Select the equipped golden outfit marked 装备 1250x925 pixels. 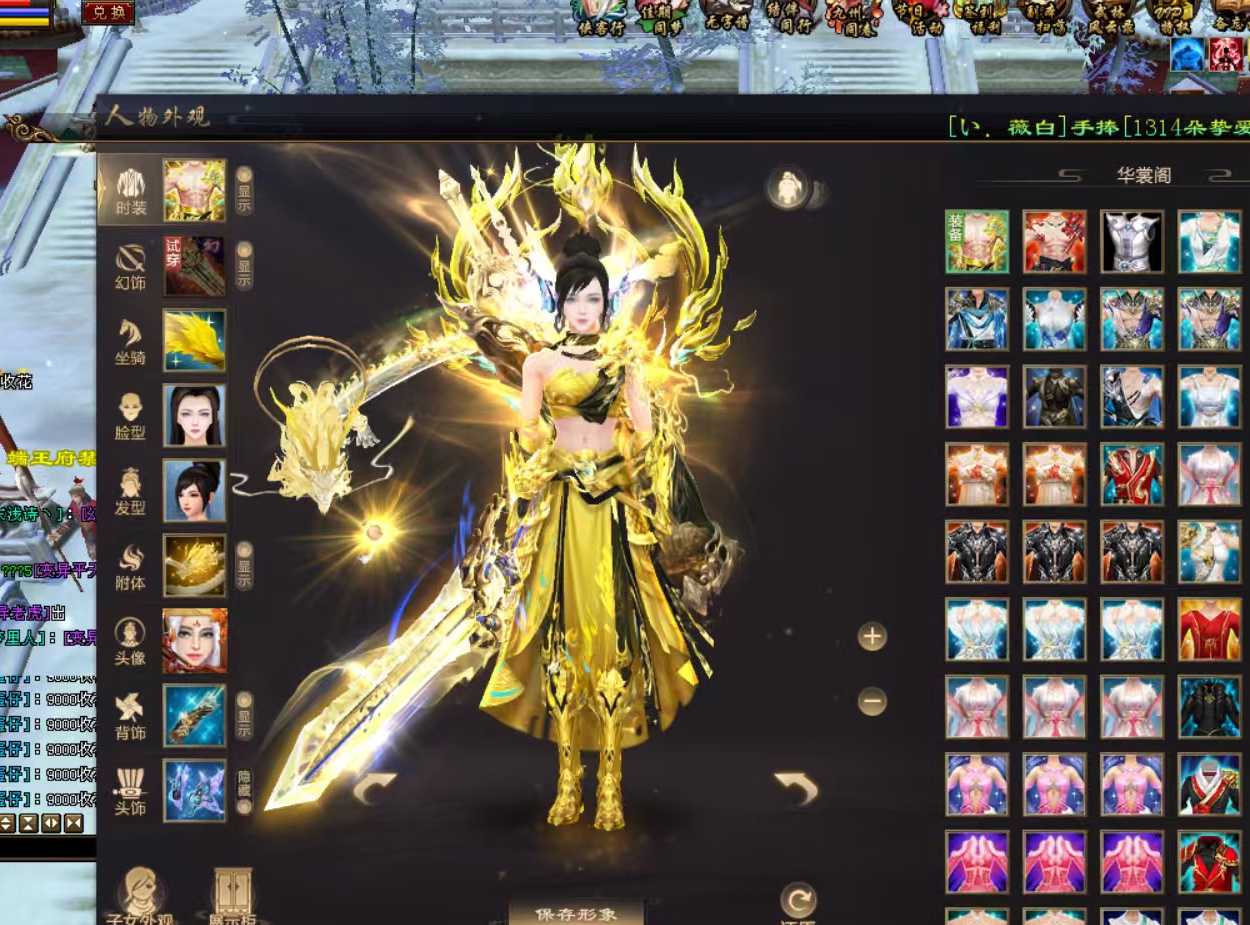pos(977,241)
